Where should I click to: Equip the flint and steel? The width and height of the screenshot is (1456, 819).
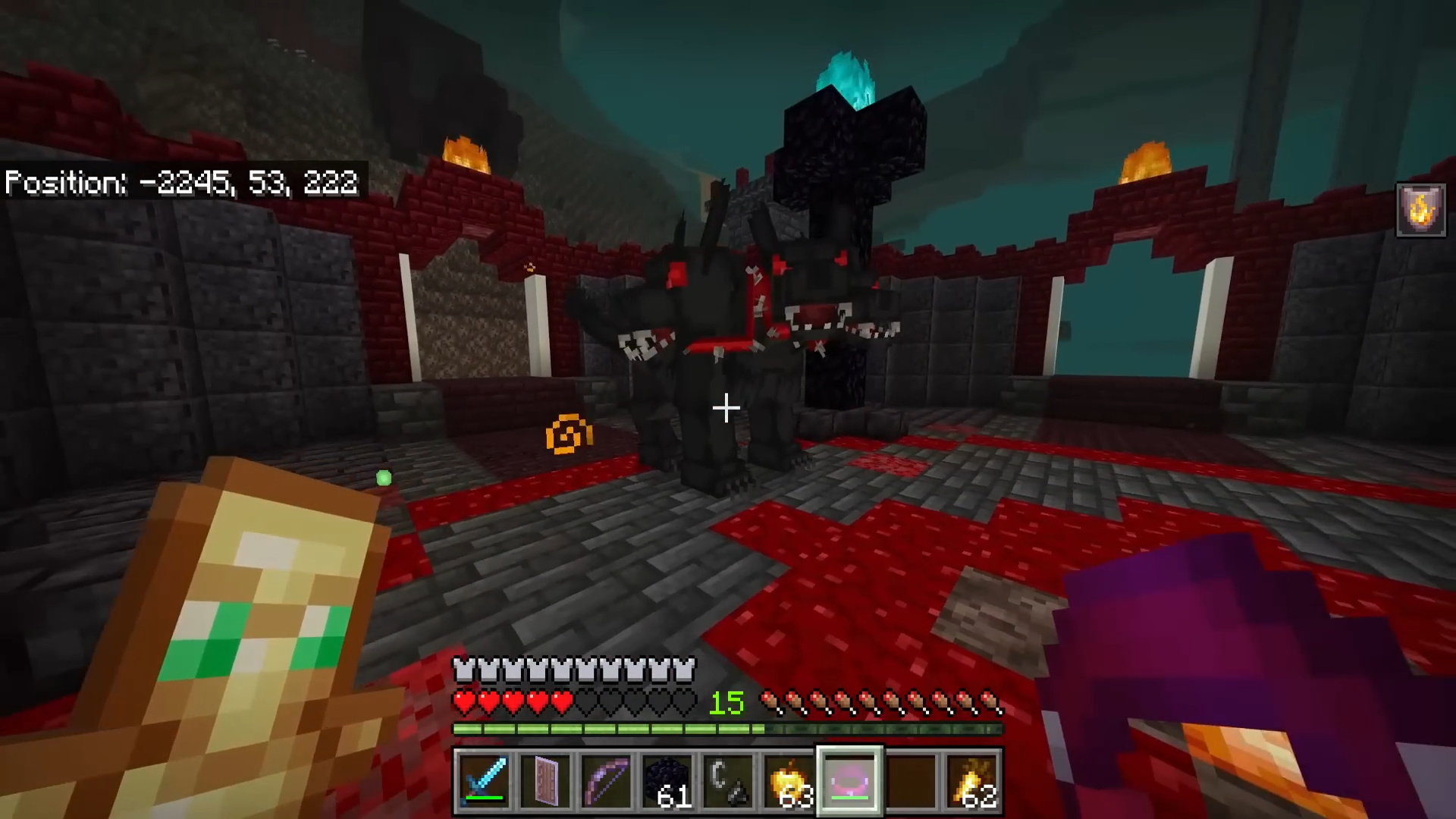point(728,781)
